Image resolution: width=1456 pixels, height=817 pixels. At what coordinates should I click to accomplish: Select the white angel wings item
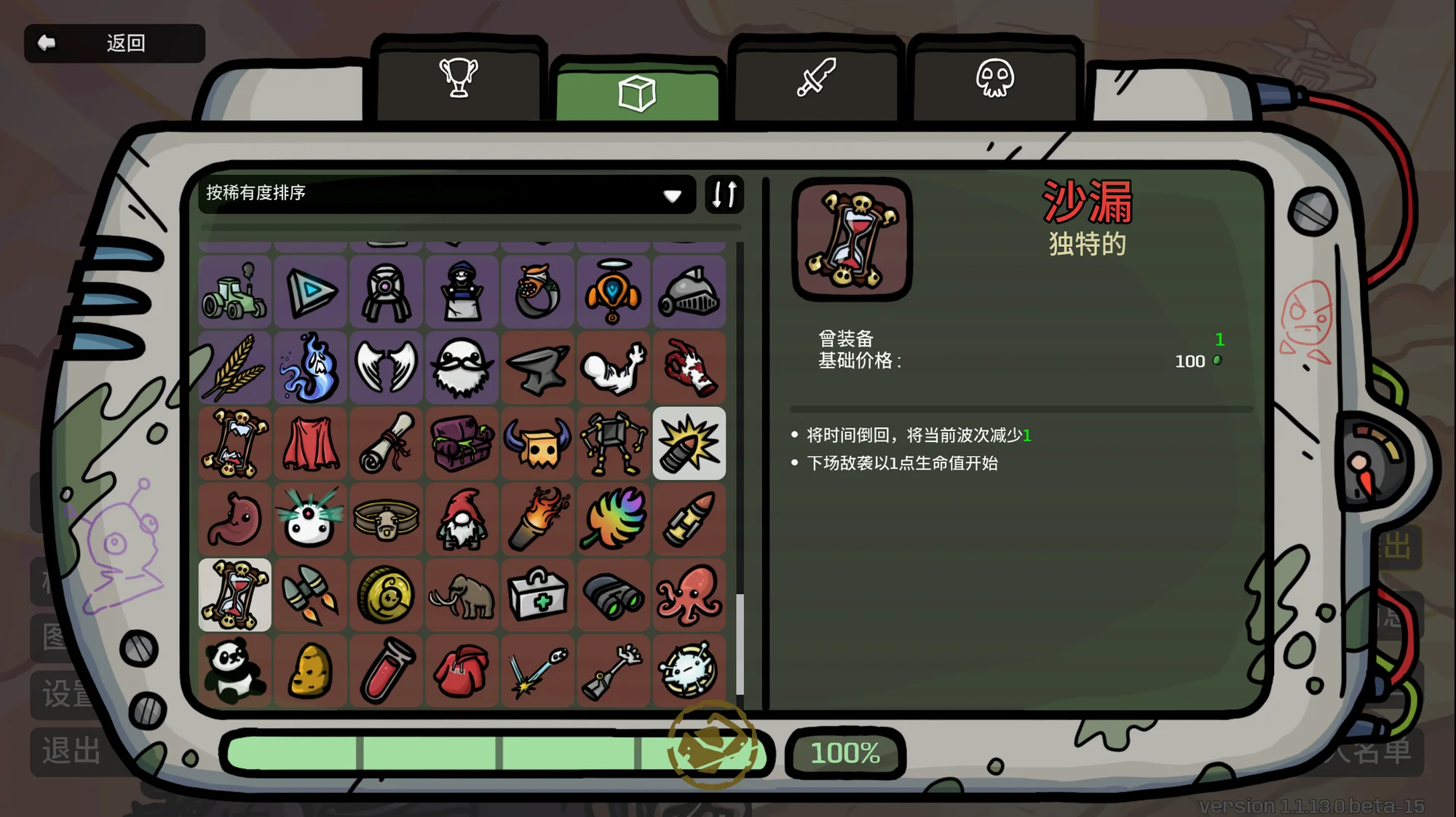[386, 368]
